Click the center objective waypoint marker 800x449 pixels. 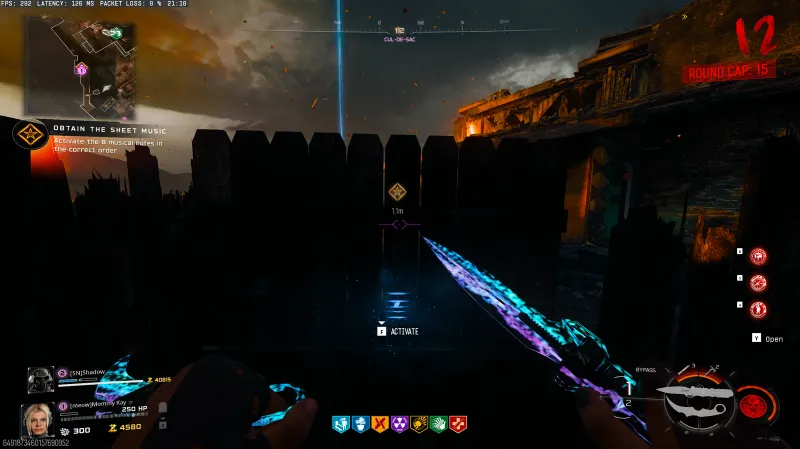coord(397,191)
